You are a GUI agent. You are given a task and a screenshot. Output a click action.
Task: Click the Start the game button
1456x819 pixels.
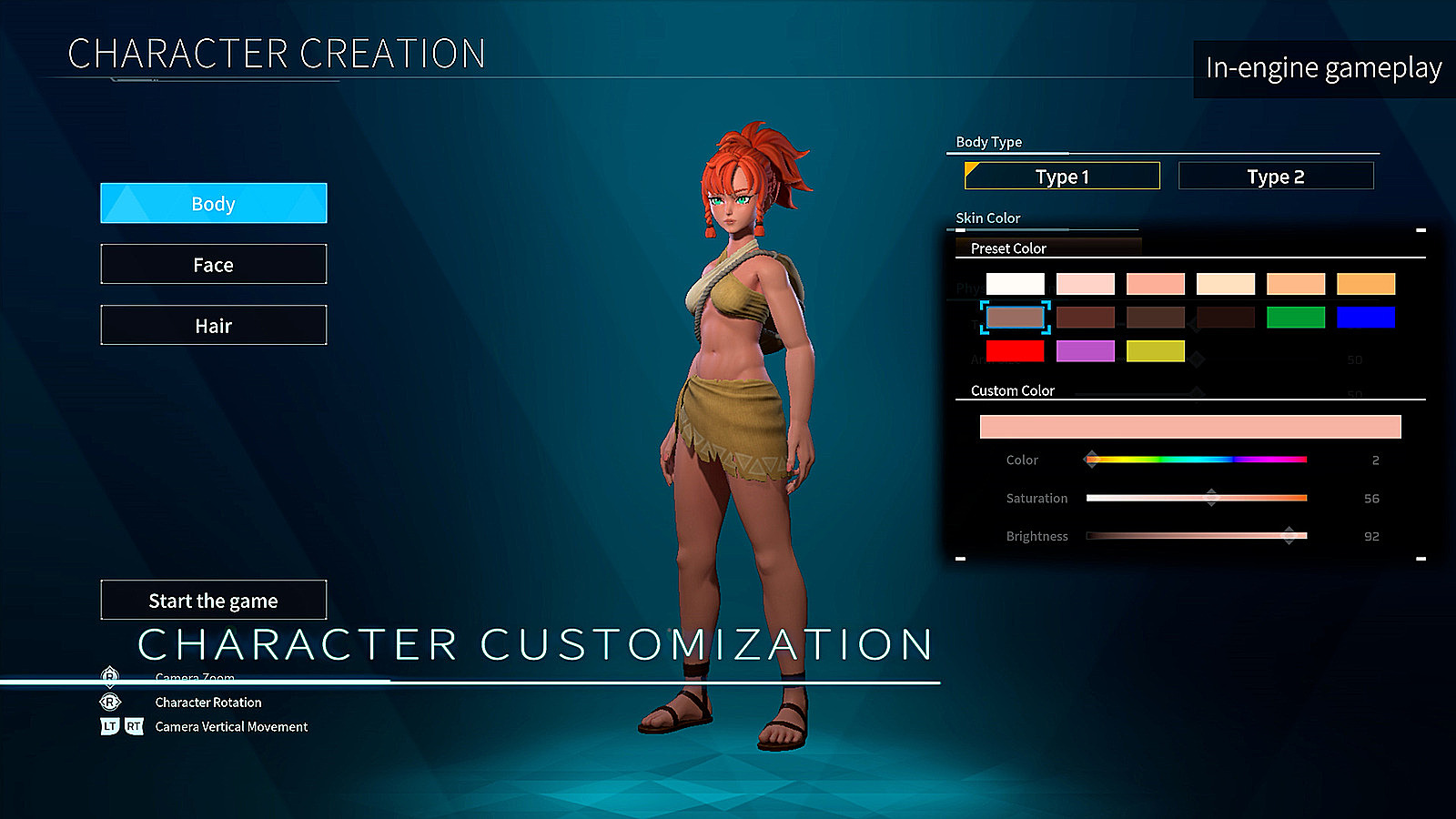[x=213, y=600]
